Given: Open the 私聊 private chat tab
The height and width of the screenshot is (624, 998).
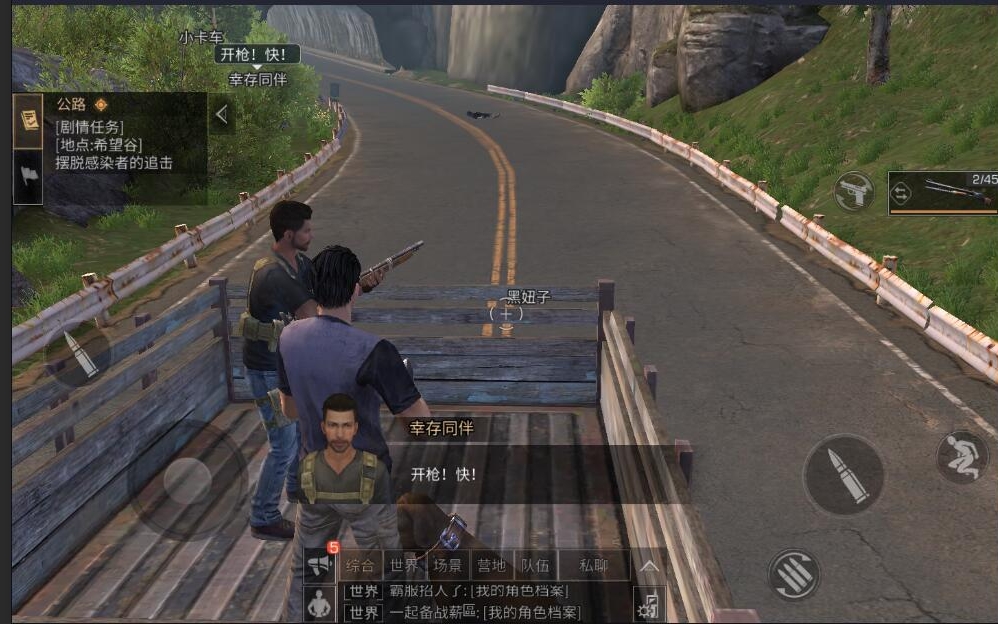Looking at the screenshot, I should coord(593,565).
